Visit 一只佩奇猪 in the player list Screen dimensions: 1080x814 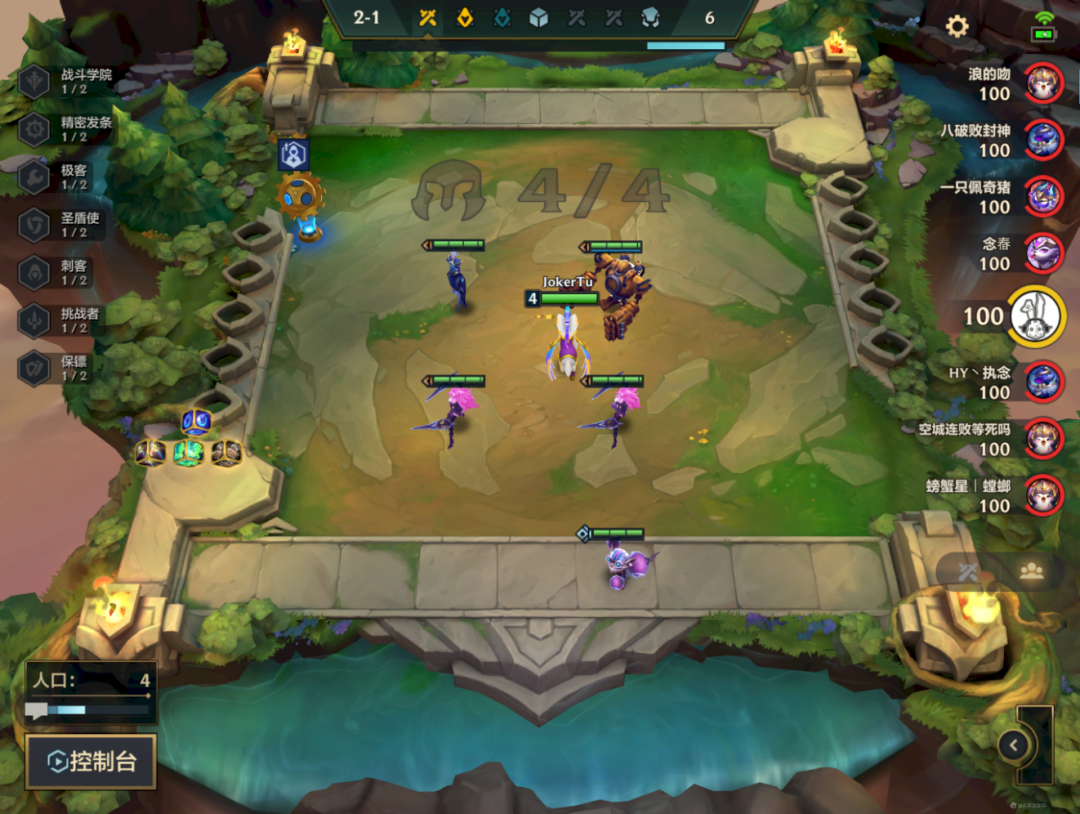1043,196
